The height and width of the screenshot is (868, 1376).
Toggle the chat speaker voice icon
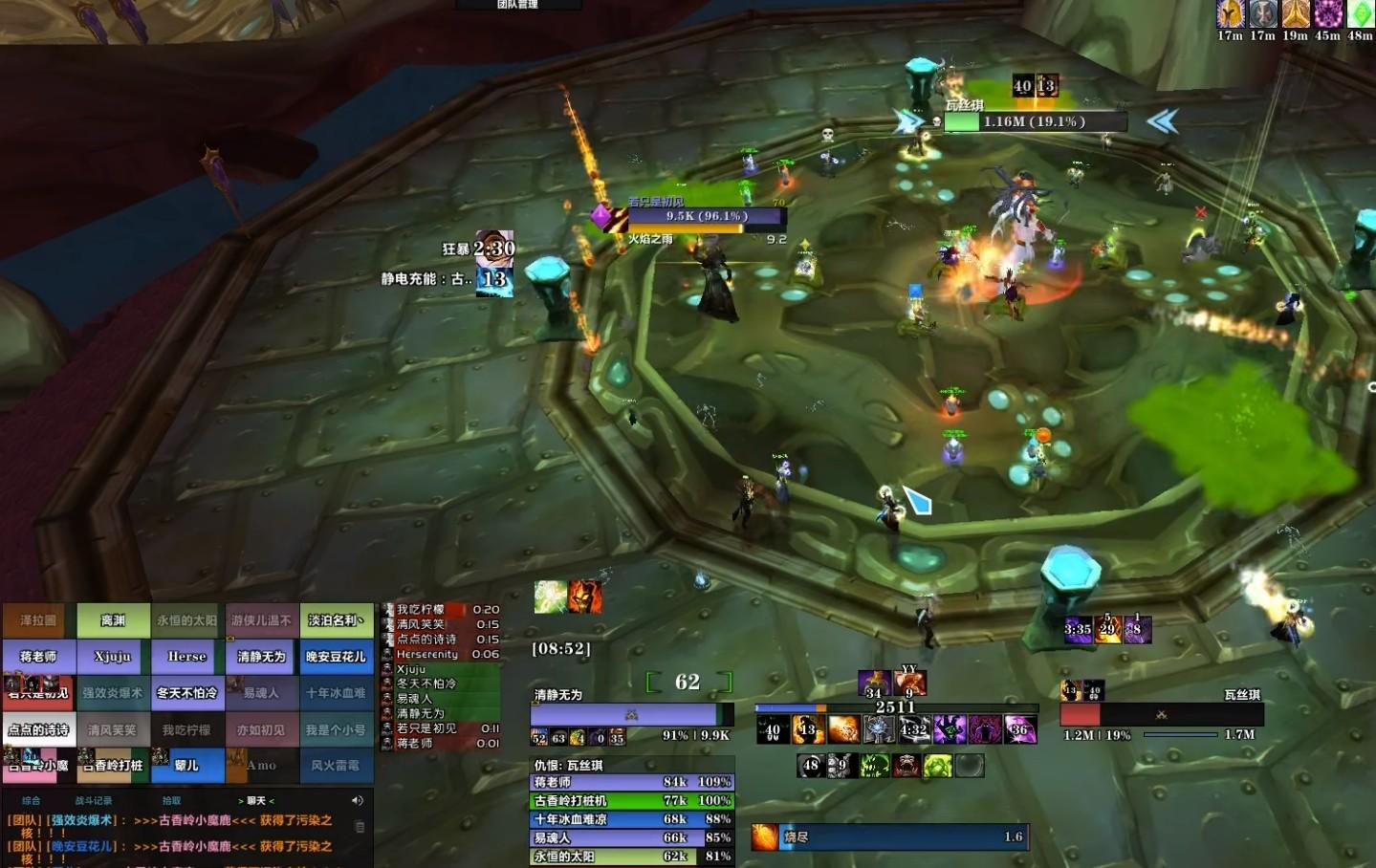tap(358, 800)
